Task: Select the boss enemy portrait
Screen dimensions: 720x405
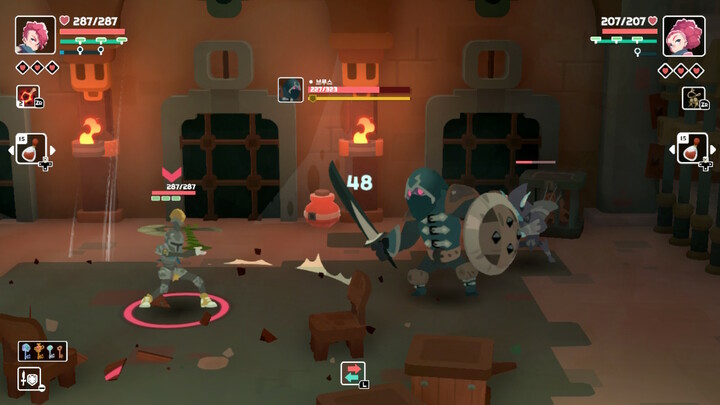Action: [x=290, y=89]
